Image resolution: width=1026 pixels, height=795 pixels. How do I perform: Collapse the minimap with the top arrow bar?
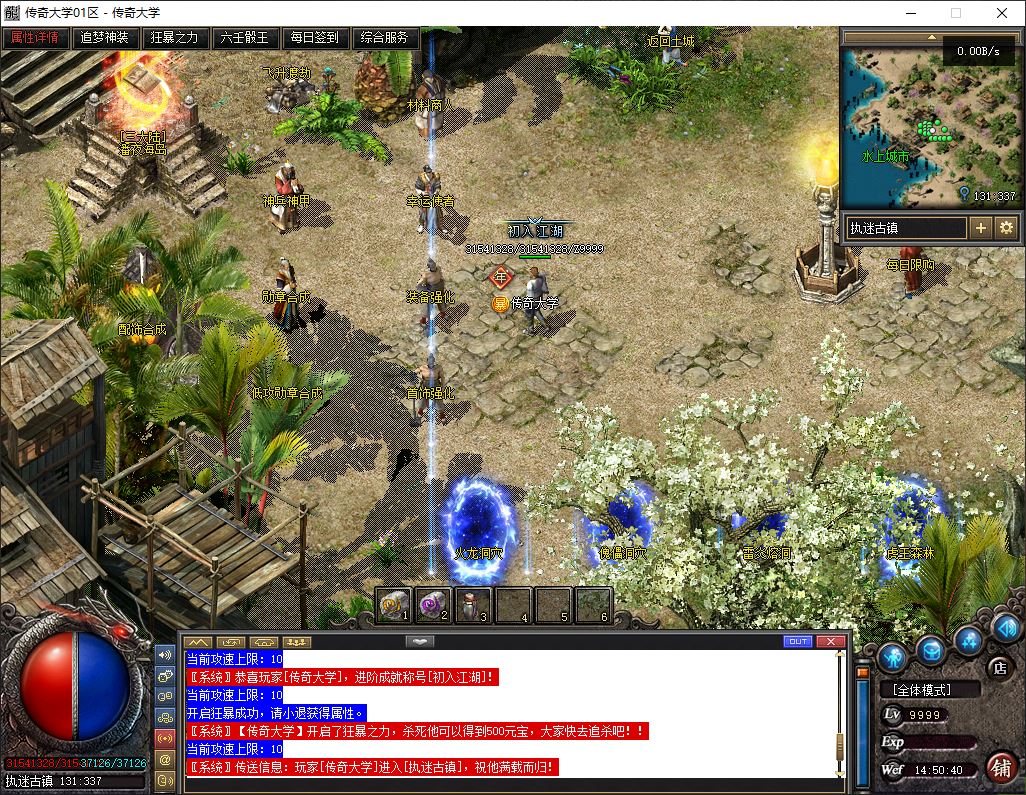pyautogui.click(x=930, y=39)
